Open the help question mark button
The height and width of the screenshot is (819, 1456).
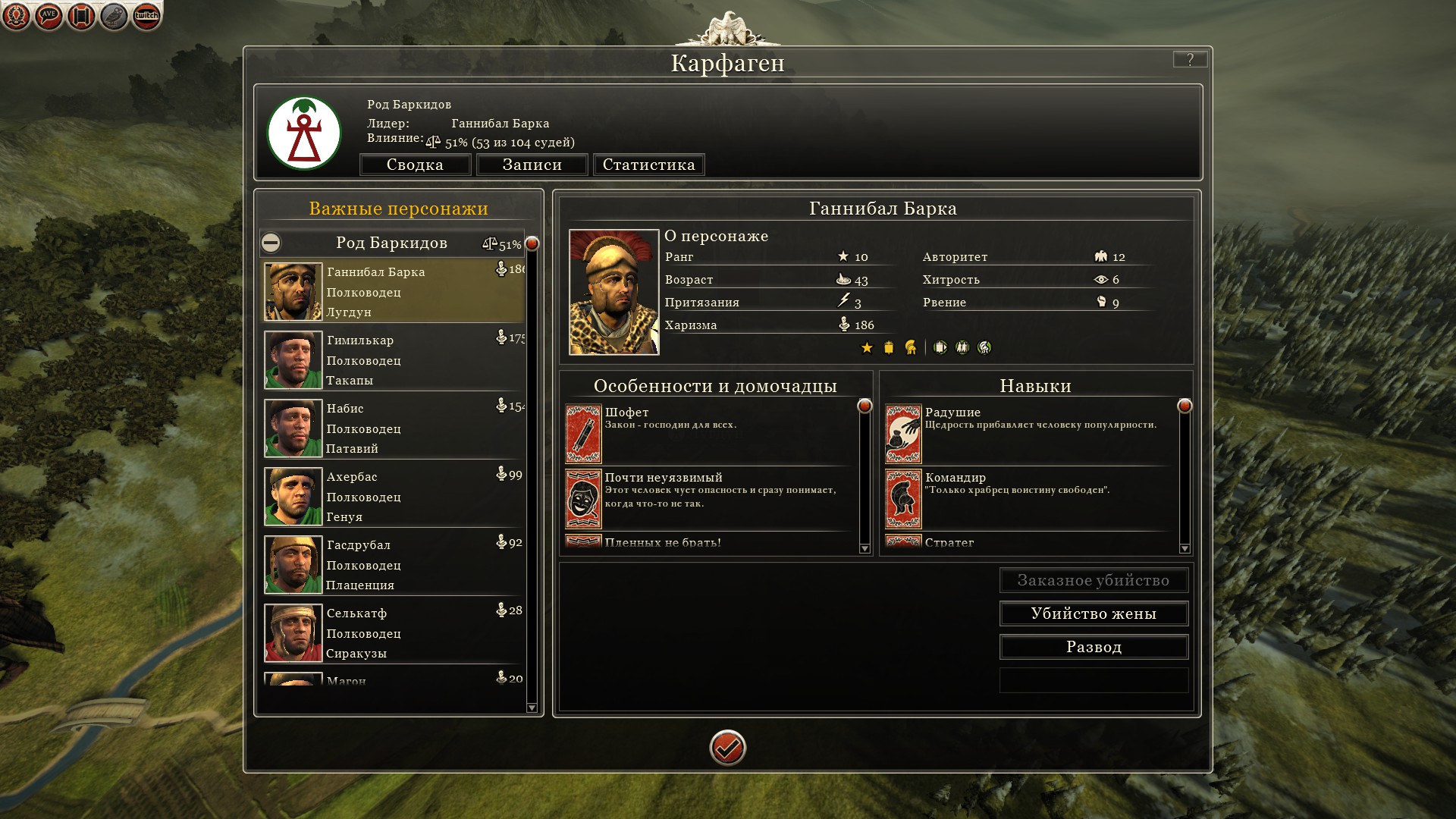click(1190, 59)
